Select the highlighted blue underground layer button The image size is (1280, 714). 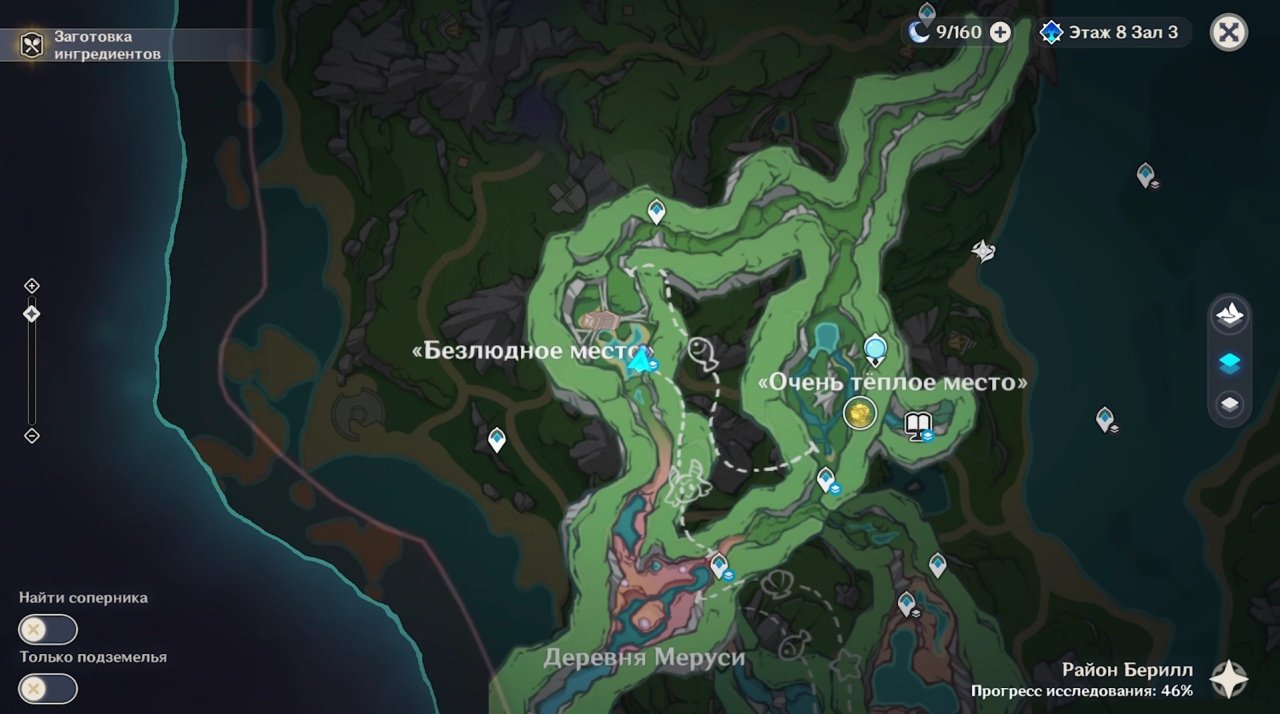click(x=1229, y=363)
